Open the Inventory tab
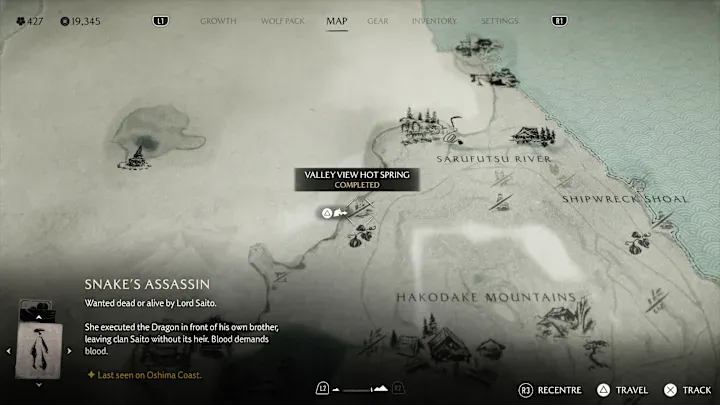720x405 pixels. pyautogui.click(x=433, y=21)
